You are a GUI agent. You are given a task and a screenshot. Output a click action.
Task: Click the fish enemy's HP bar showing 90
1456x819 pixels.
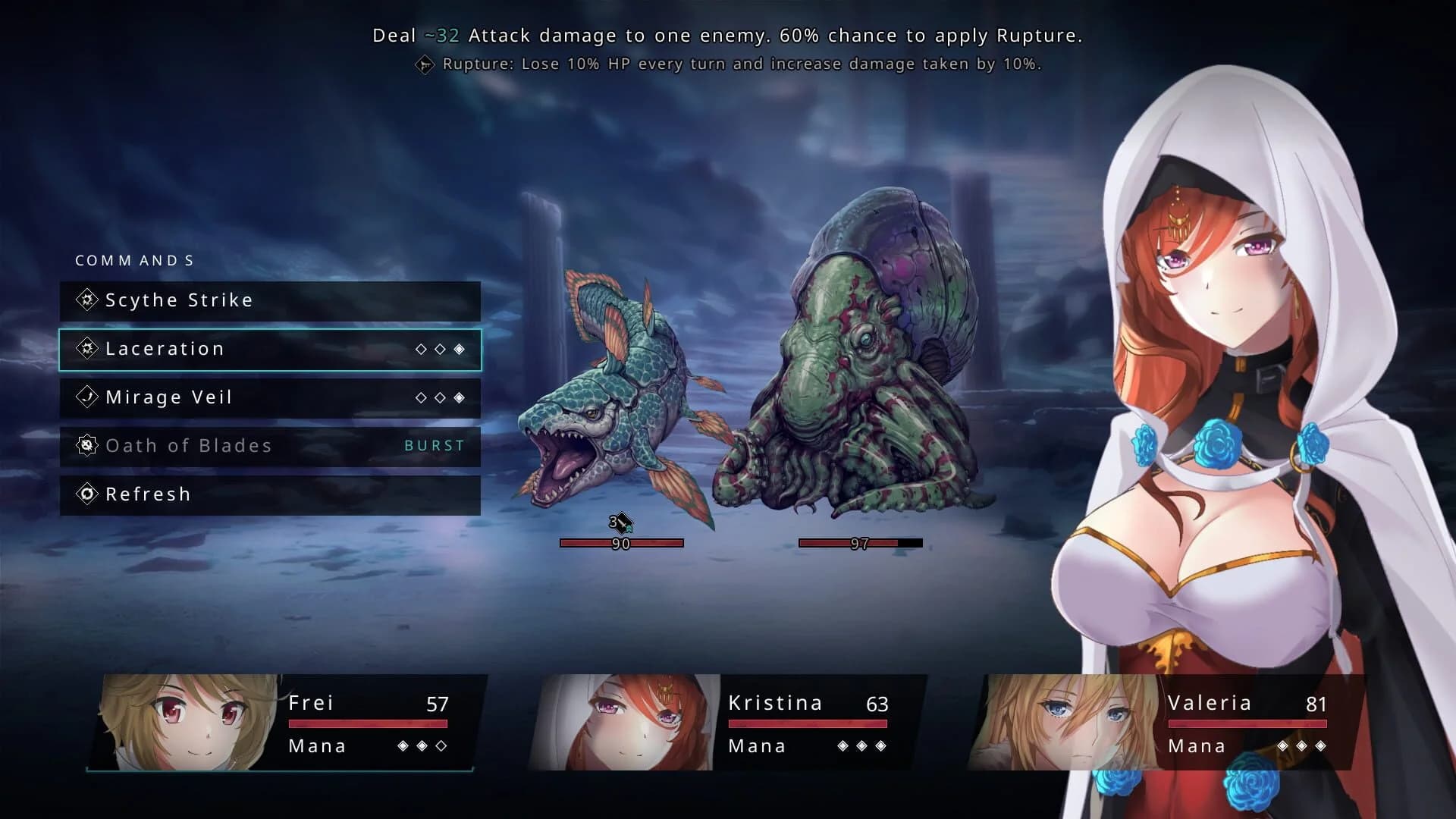621,543
